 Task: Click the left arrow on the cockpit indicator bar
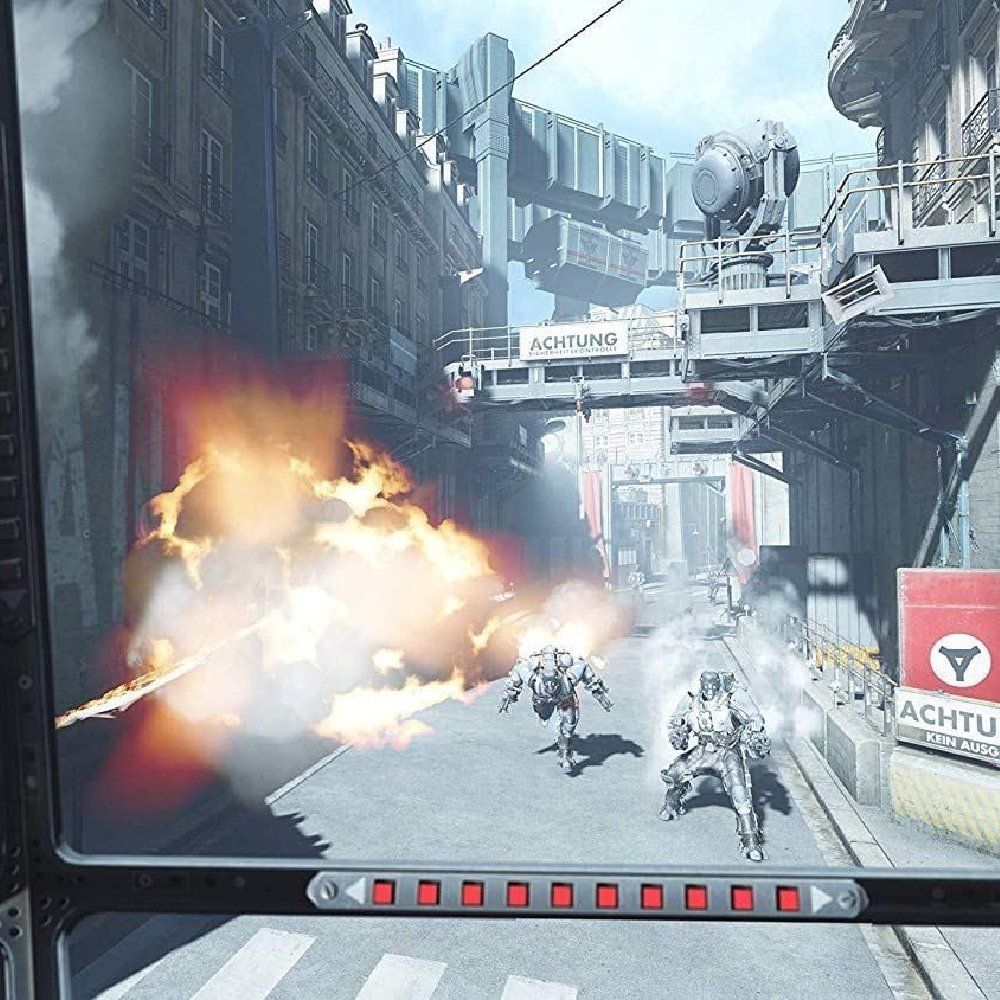pyautogui.click(x=354, y=891)
